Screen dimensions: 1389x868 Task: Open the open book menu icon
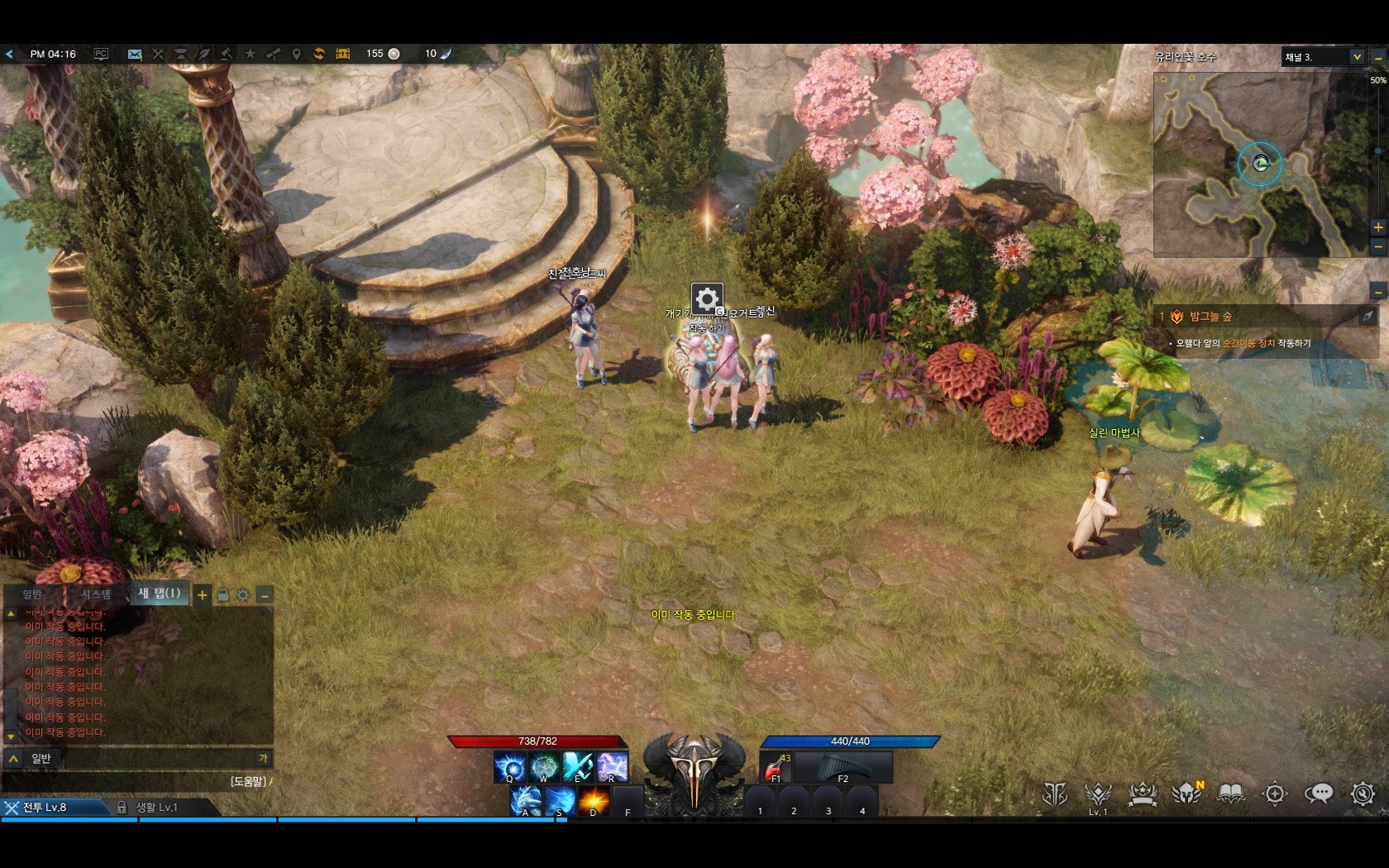coord(1231,794)
